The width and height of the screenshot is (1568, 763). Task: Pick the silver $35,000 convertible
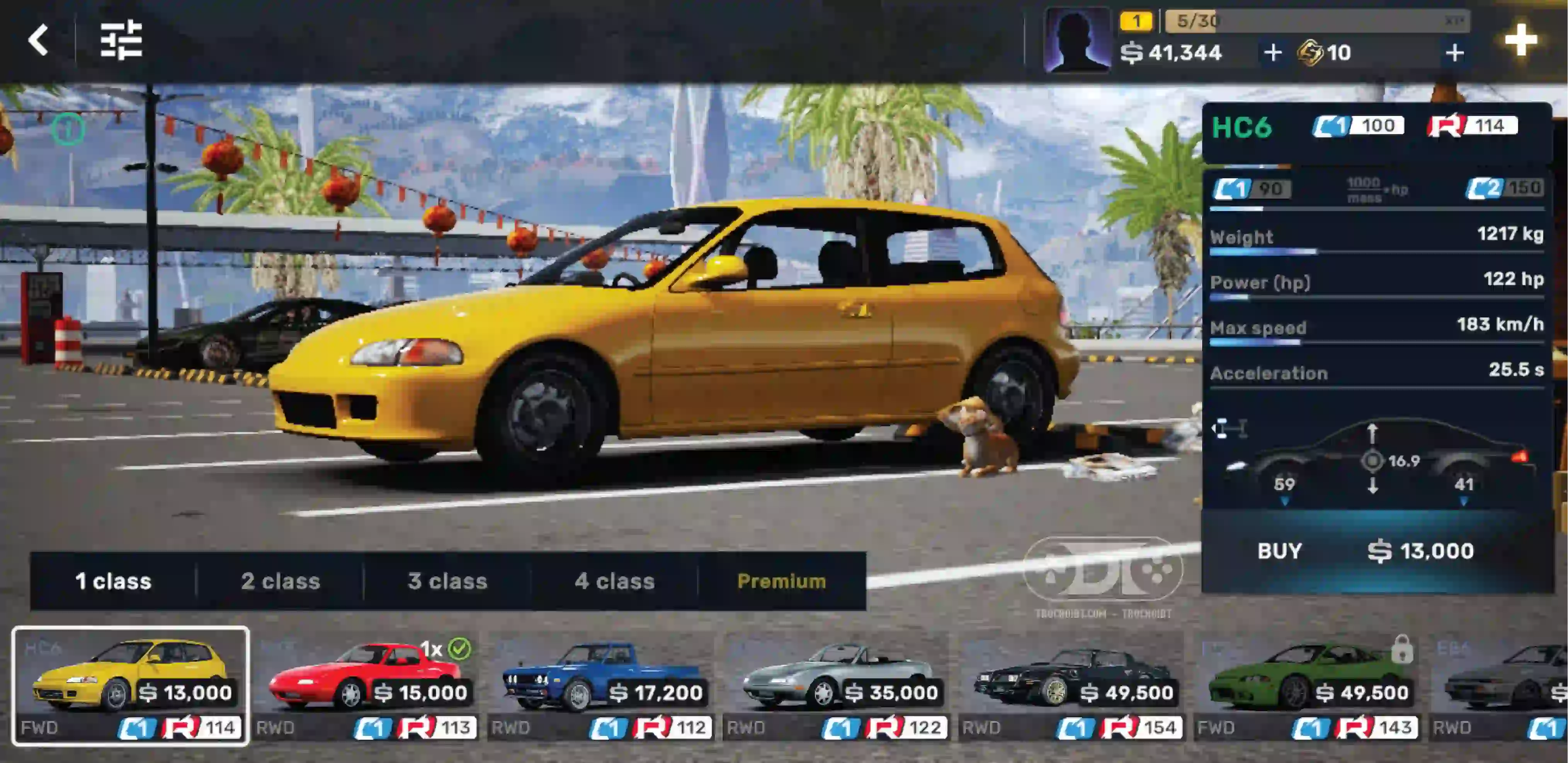click(x=836, y=685)
